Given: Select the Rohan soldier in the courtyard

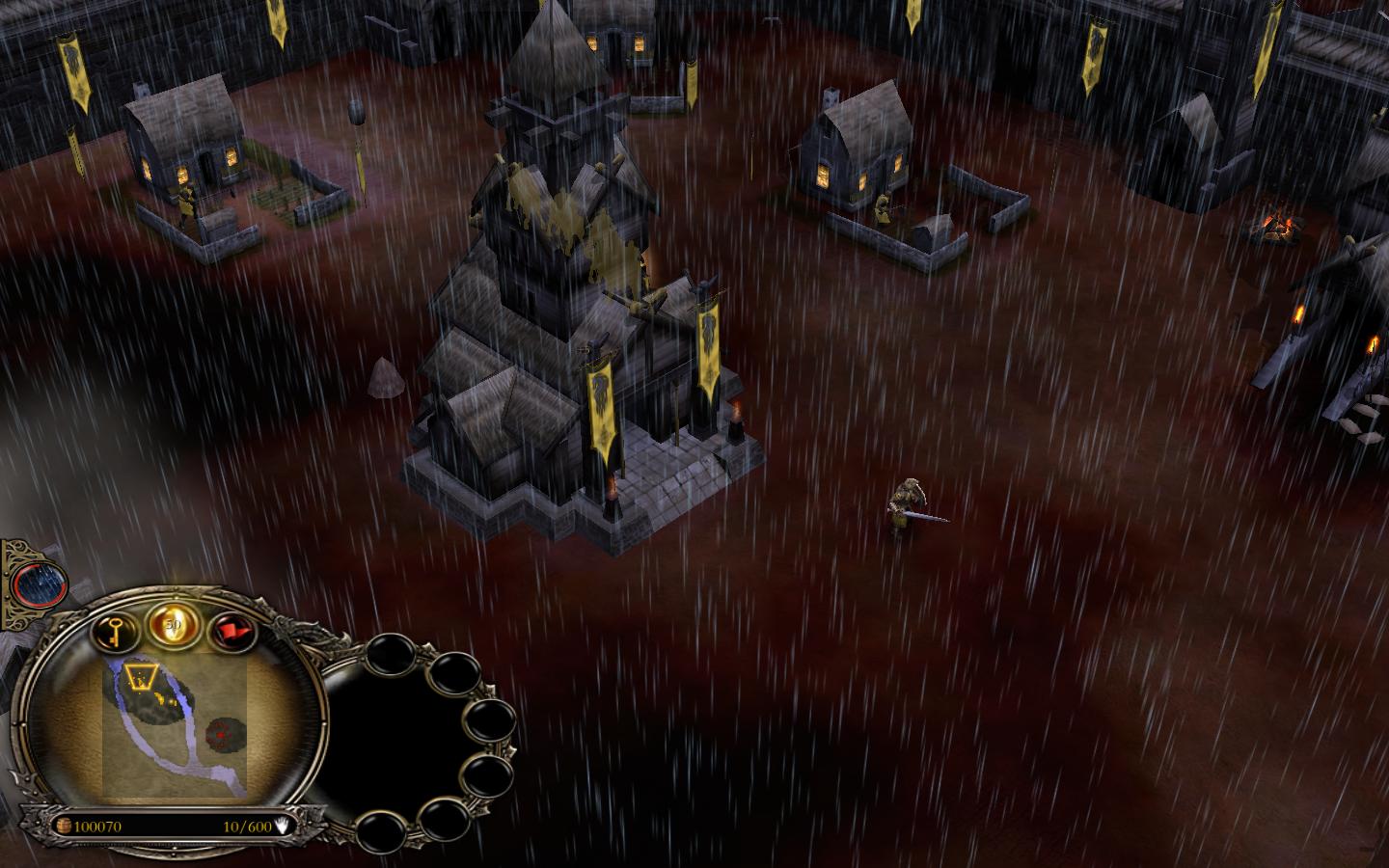Looking at the screenshot, I should 908,502.
